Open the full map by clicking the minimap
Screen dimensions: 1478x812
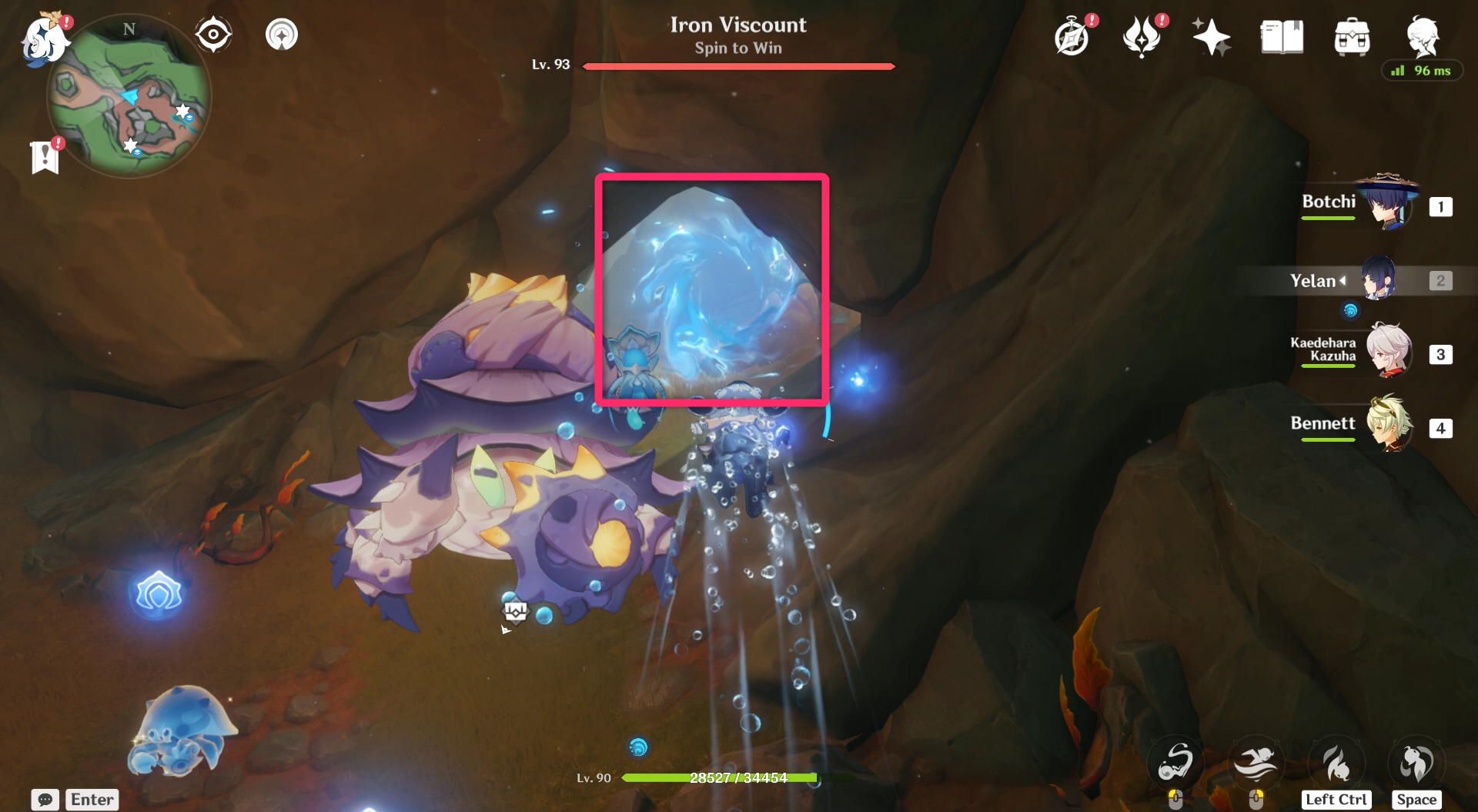[129, 96]
